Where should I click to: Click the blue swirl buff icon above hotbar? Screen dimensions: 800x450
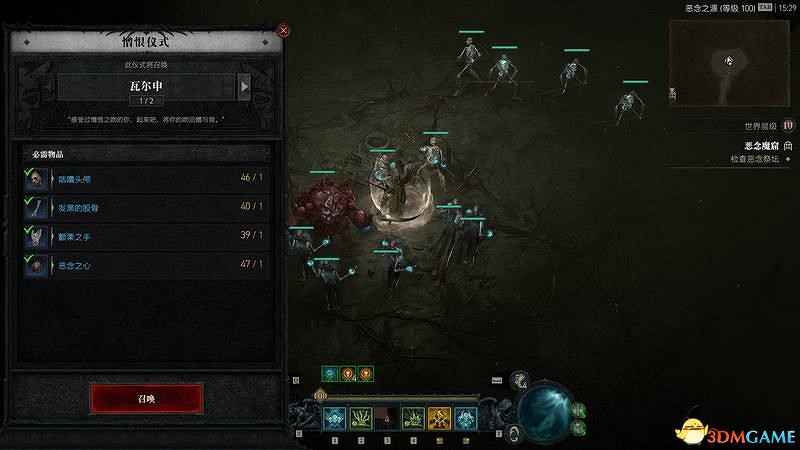[328, 374]
